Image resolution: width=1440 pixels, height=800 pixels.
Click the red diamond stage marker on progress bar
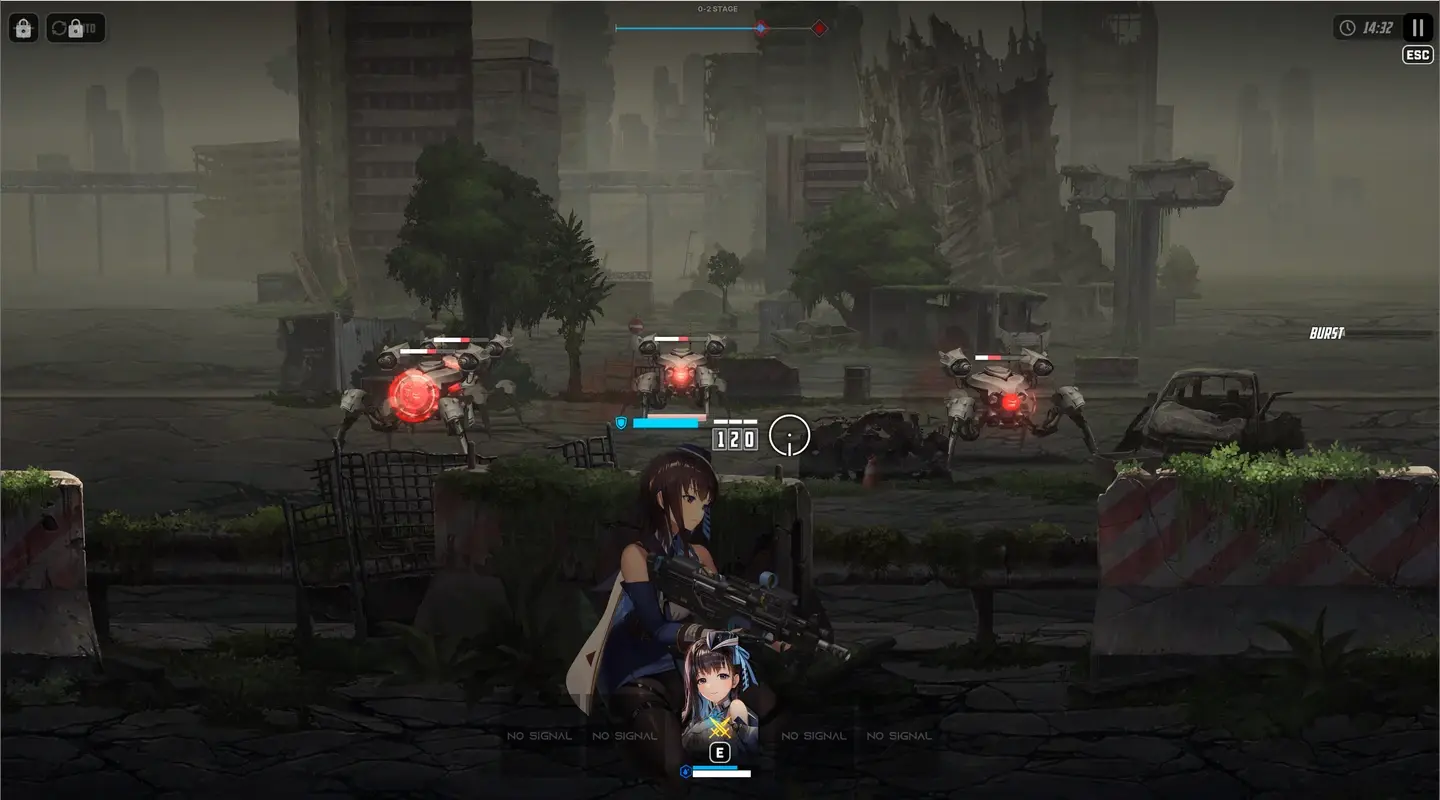(819, 28)
